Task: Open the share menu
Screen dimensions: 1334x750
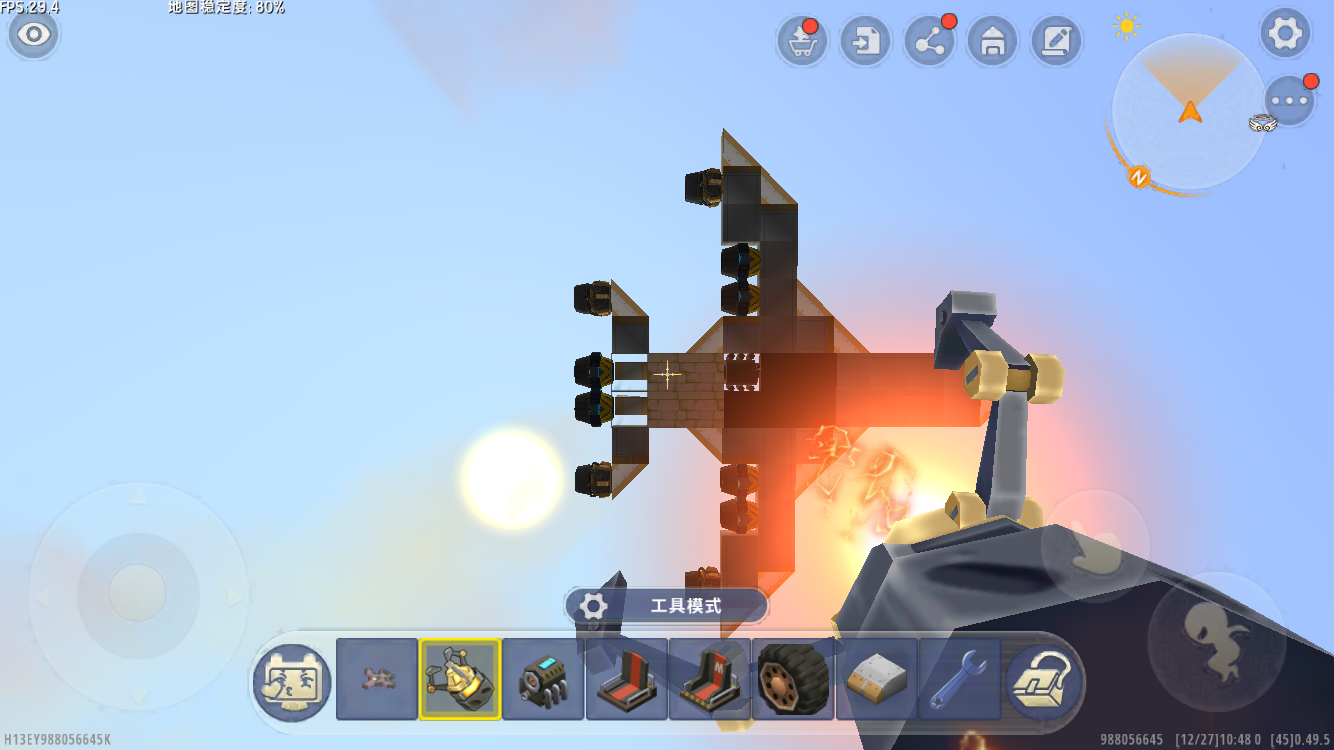Action: 929,42
